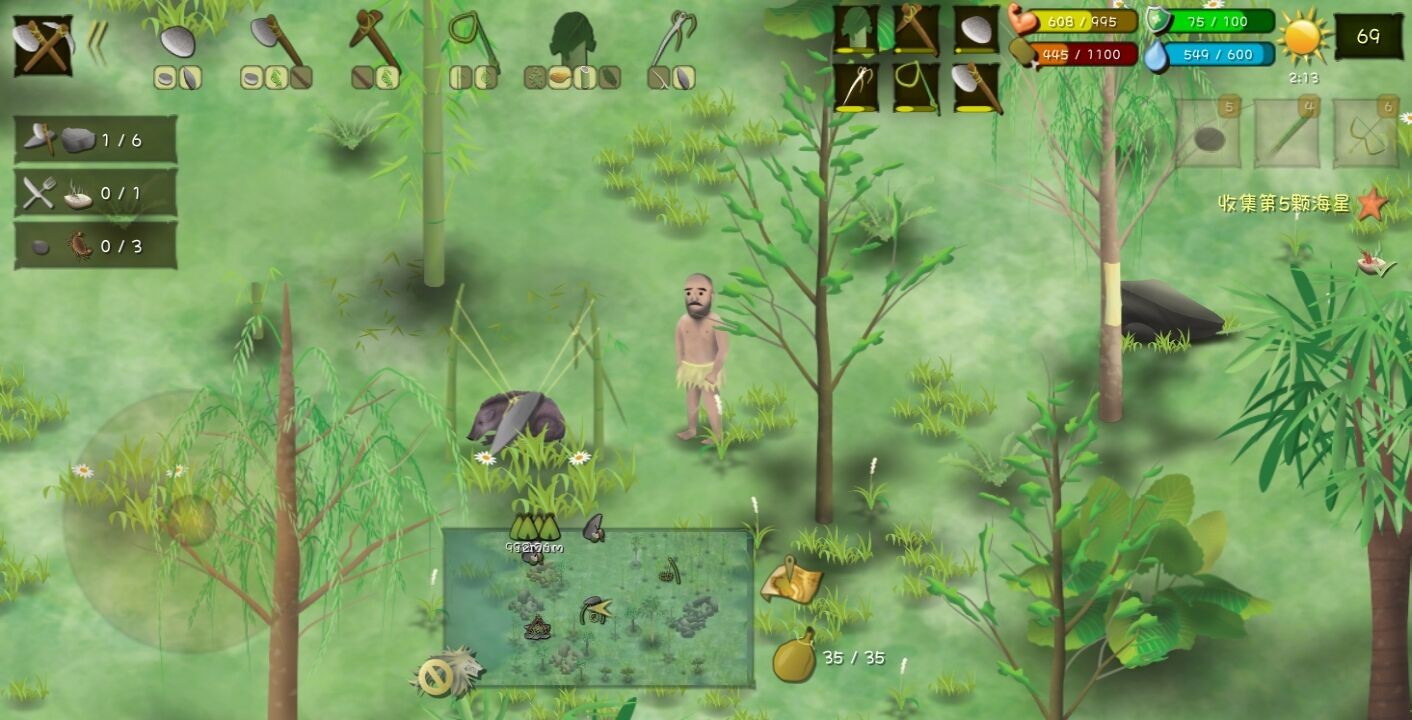
Task: Select the faded bow quick slot numbered 6
Action: 1365,133
